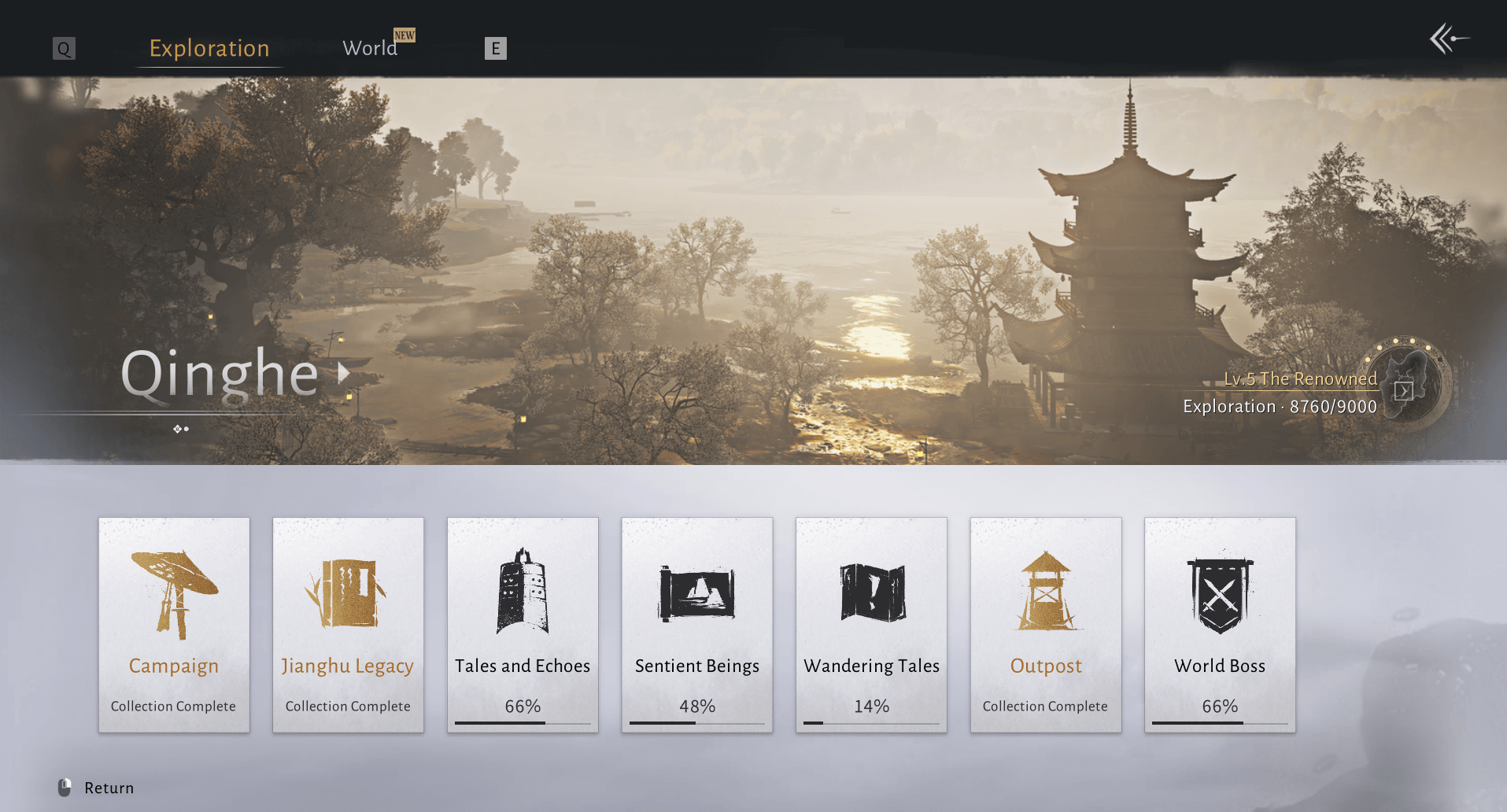
Task: Toggle the NEW badge on the World tab
Action: click(x=404, y=35)
